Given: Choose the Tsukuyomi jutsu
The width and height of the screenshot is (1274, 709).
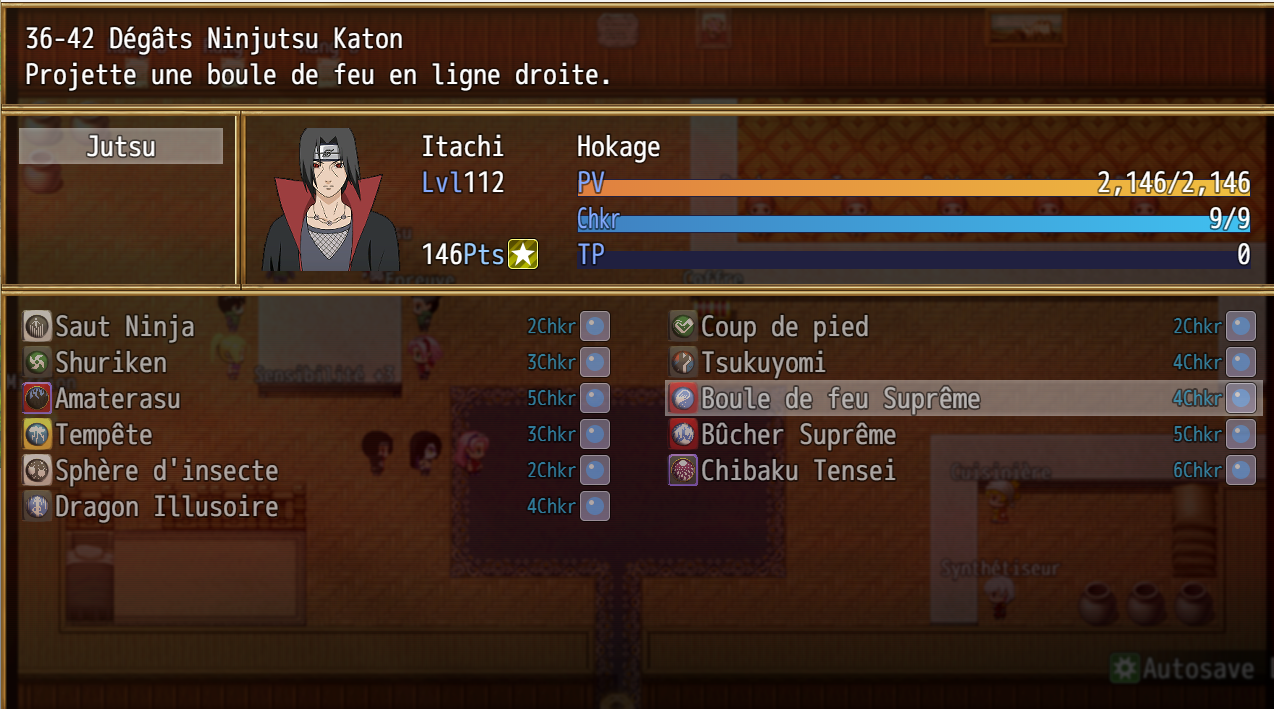Looking at the screenshot, I should click(x=763, y=363).
